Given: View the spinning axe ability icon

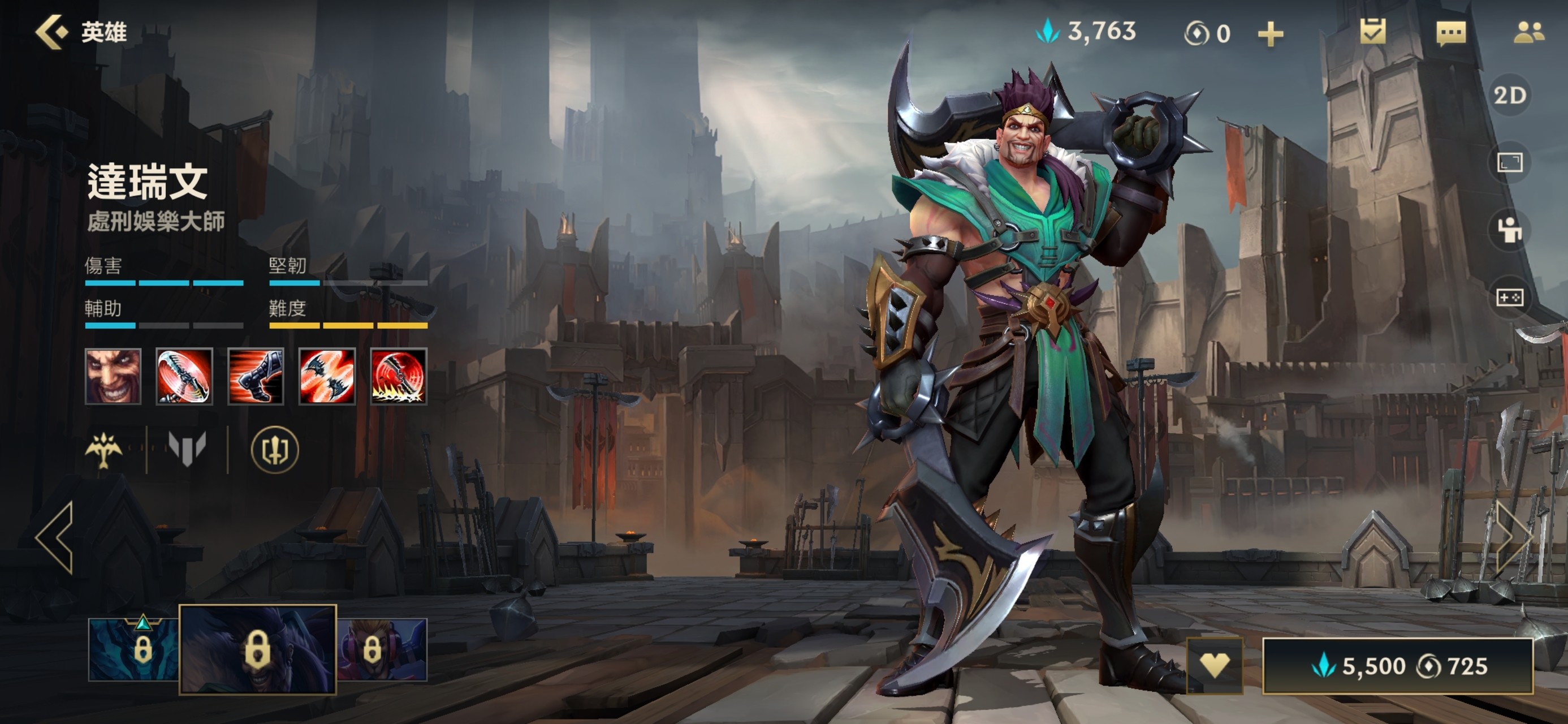Looking at the screenshot, I should click(184, 376).
